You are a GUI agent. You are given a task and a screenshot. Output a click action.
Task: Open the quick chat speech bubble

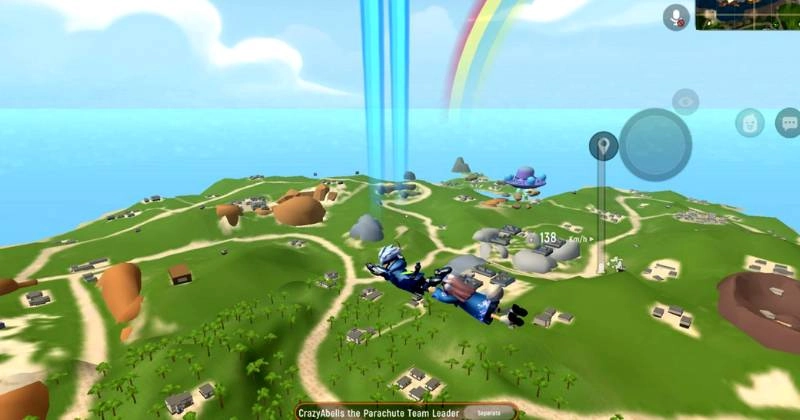pyautogui.click(x=787, y=123)
